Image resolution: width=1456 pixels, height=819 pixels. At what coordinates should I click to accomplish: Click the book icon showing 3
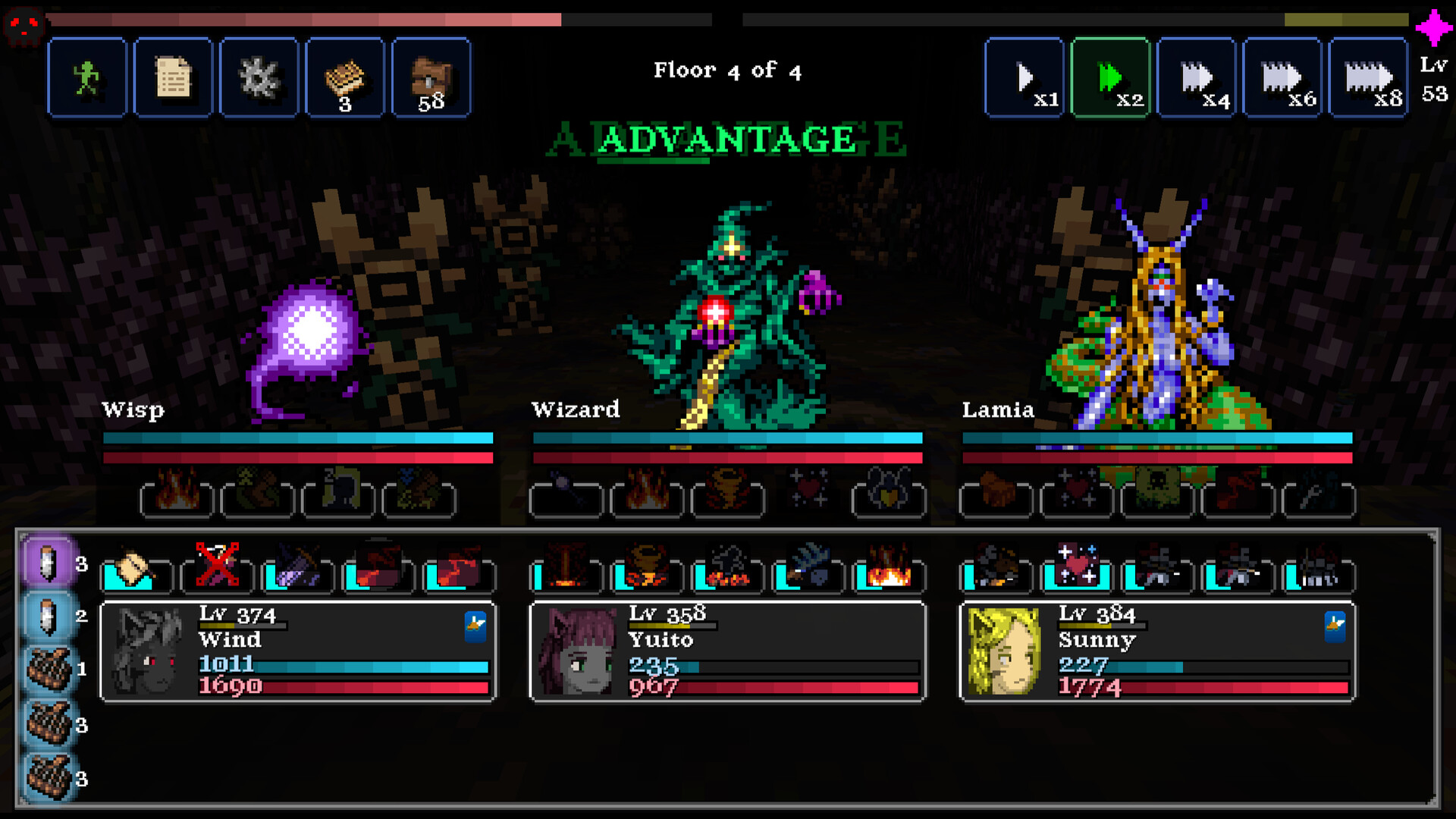pos(344,78)
